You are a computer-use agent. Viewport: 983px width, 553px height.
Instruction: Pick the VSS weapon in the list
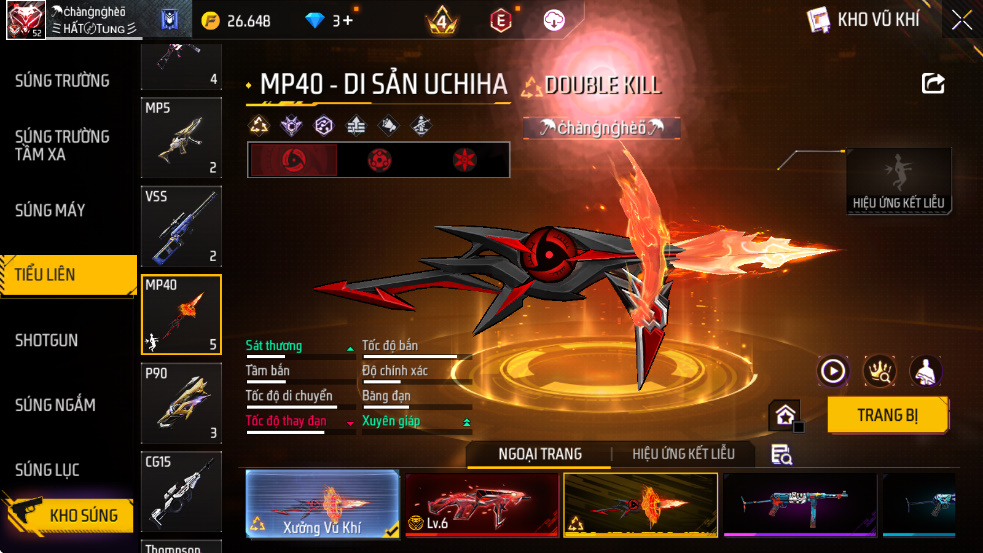tap(181, 226)
